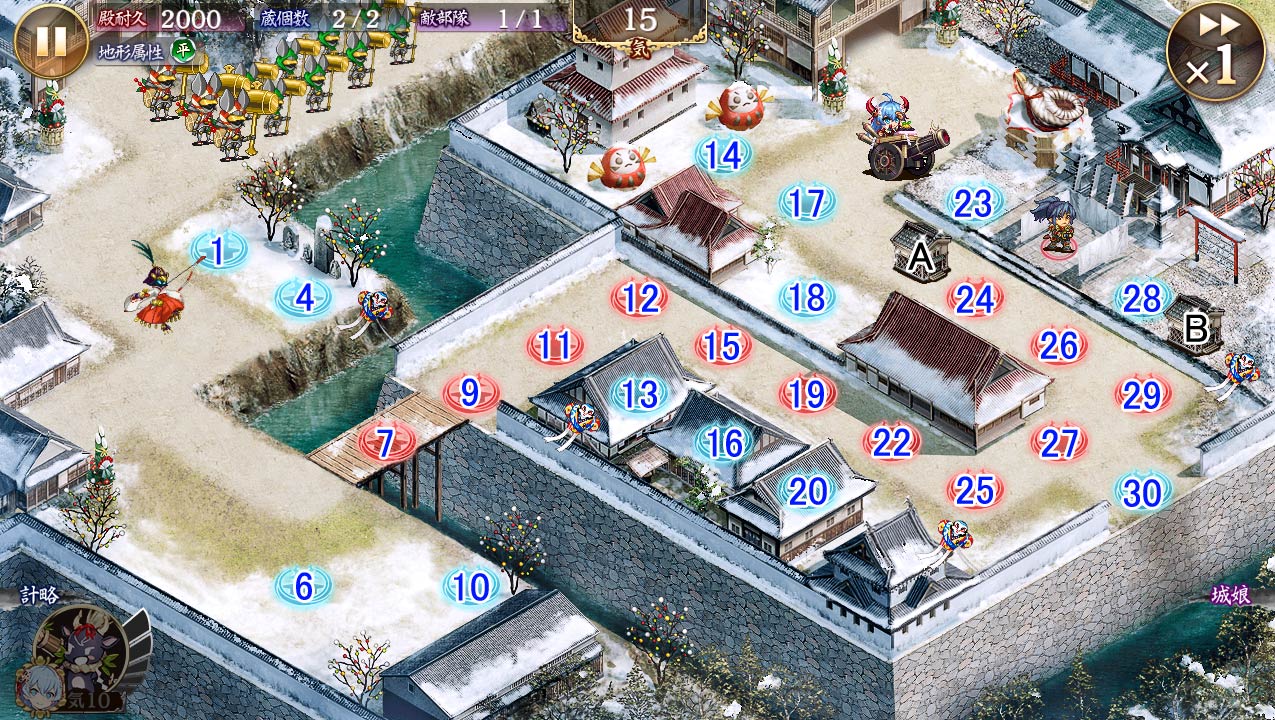Select blue placement tile 1
Viewport: 1275px width, 720px height.
click(x=218, y=249)
